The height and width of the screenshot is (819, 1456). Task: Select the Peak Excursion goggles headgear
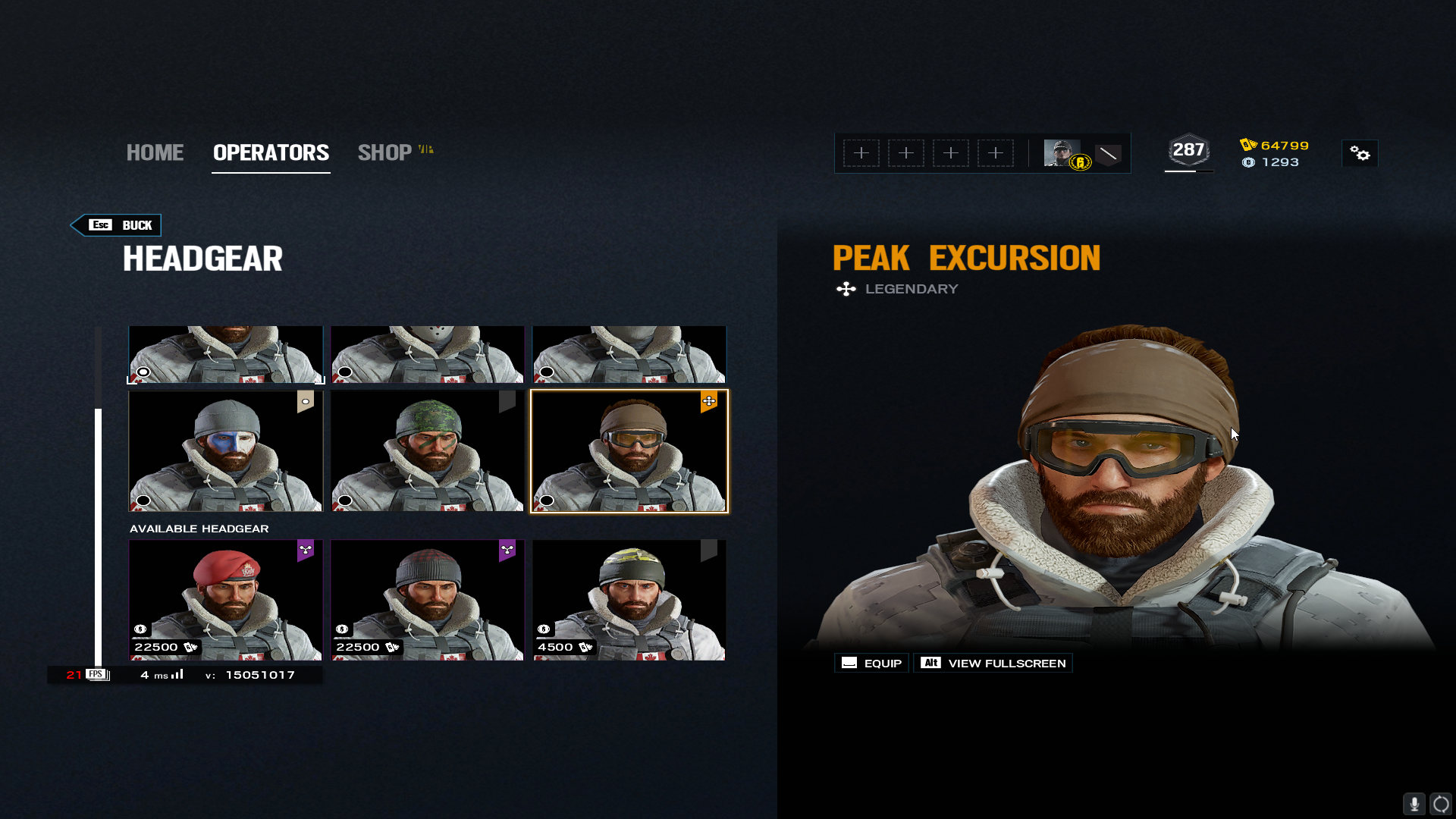coord(629,451)
